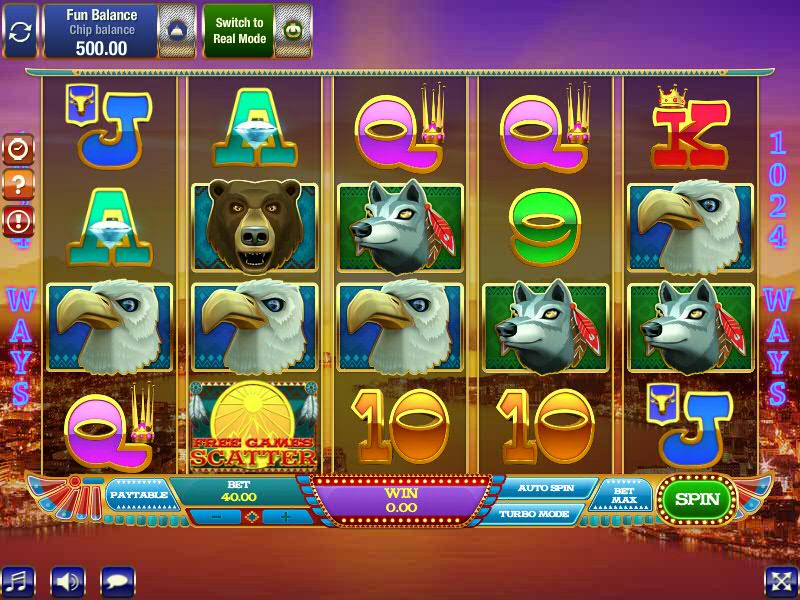Spin the reels with the green SPIN button
This screenshot has height=600, width=800.
(x=696, y=498)
